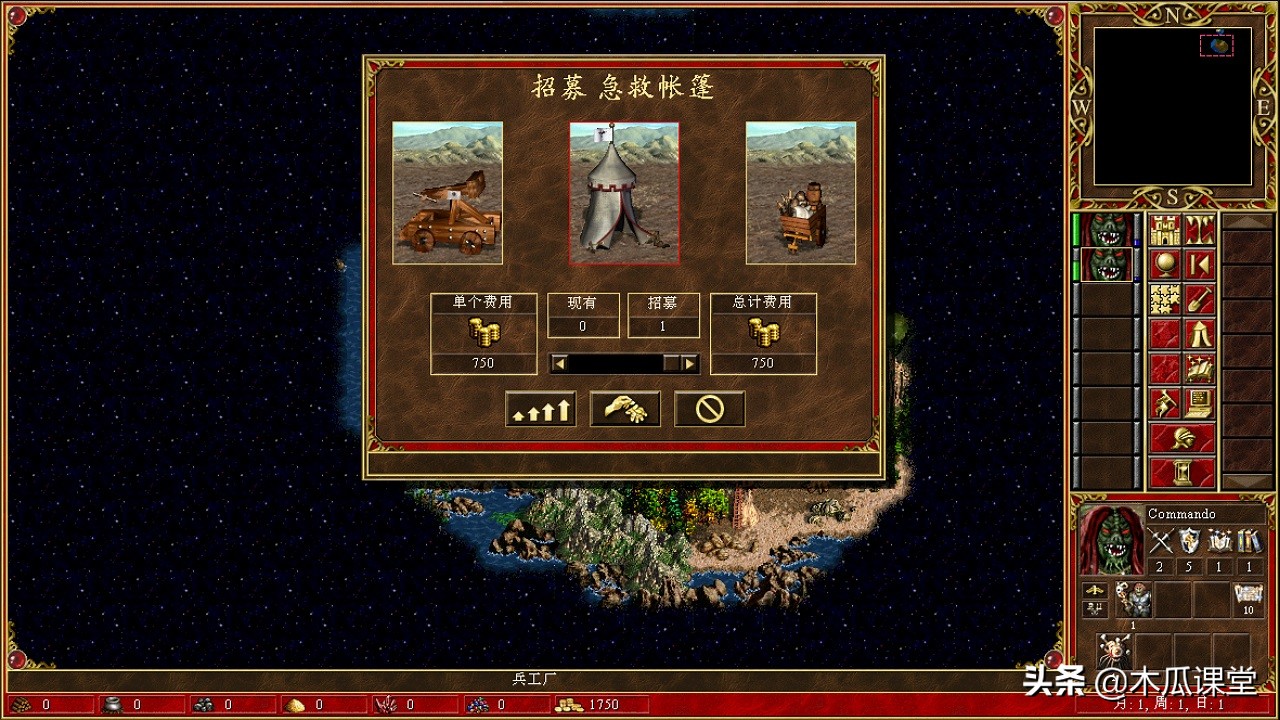The image size is (1280, 720).
Task: Select the Dig spade icon
Action: click(1199, 299)
